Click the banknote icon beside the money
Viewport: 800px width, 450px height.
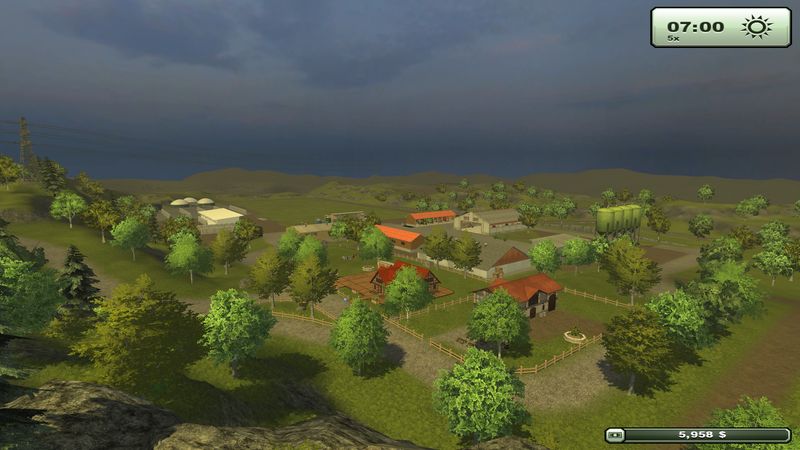click(x=614, y=435)
